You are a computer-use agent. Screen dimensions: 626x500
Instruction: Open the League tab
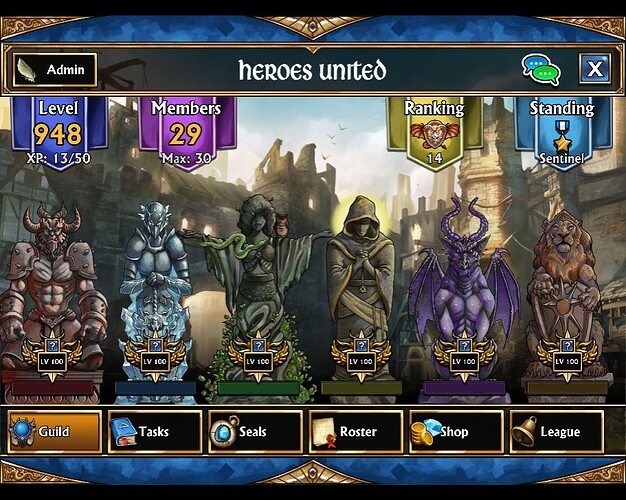click(555, 432)
